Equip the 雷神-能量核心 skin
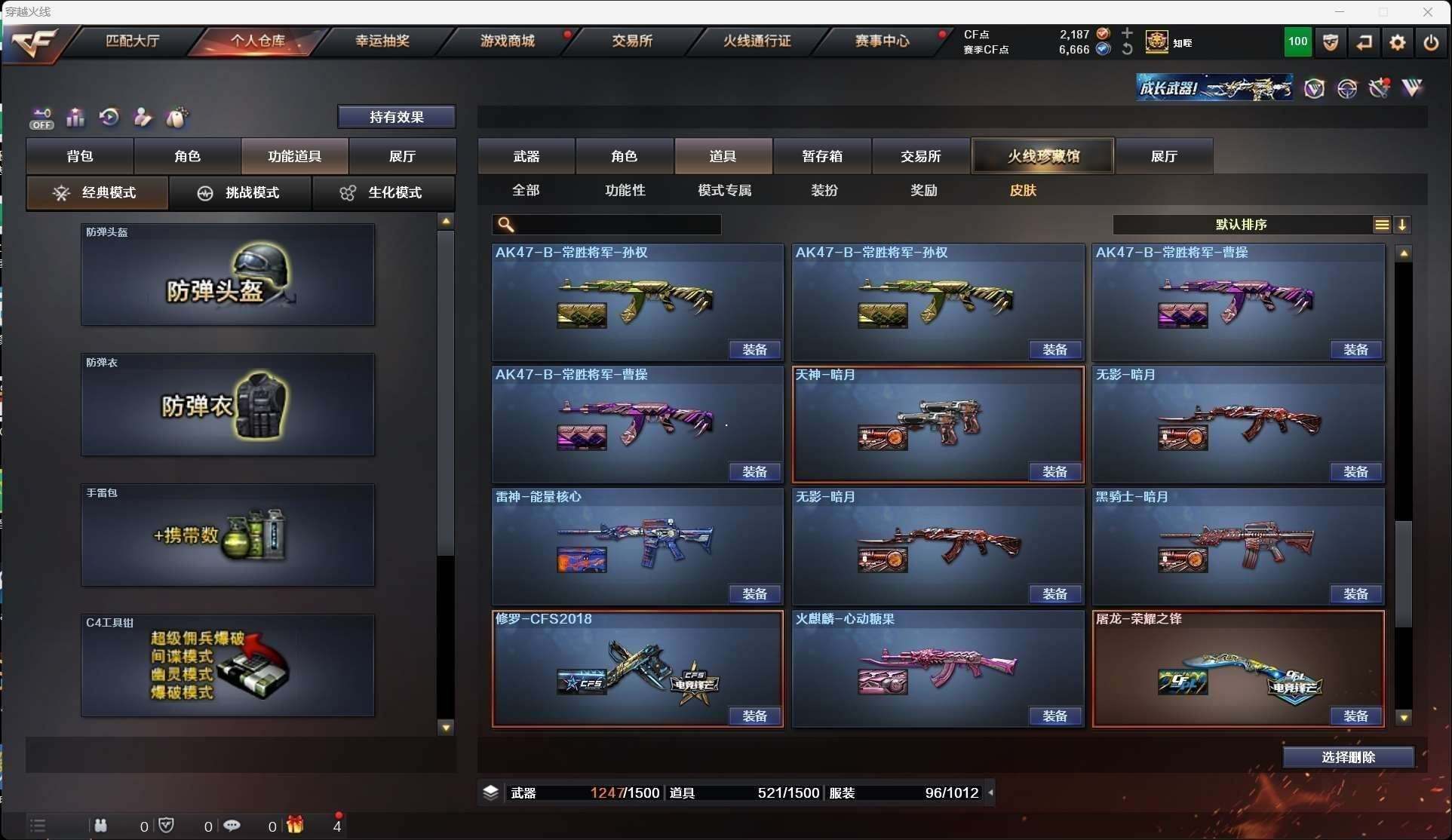1452x840 pixels. click(x=754, y=594)
